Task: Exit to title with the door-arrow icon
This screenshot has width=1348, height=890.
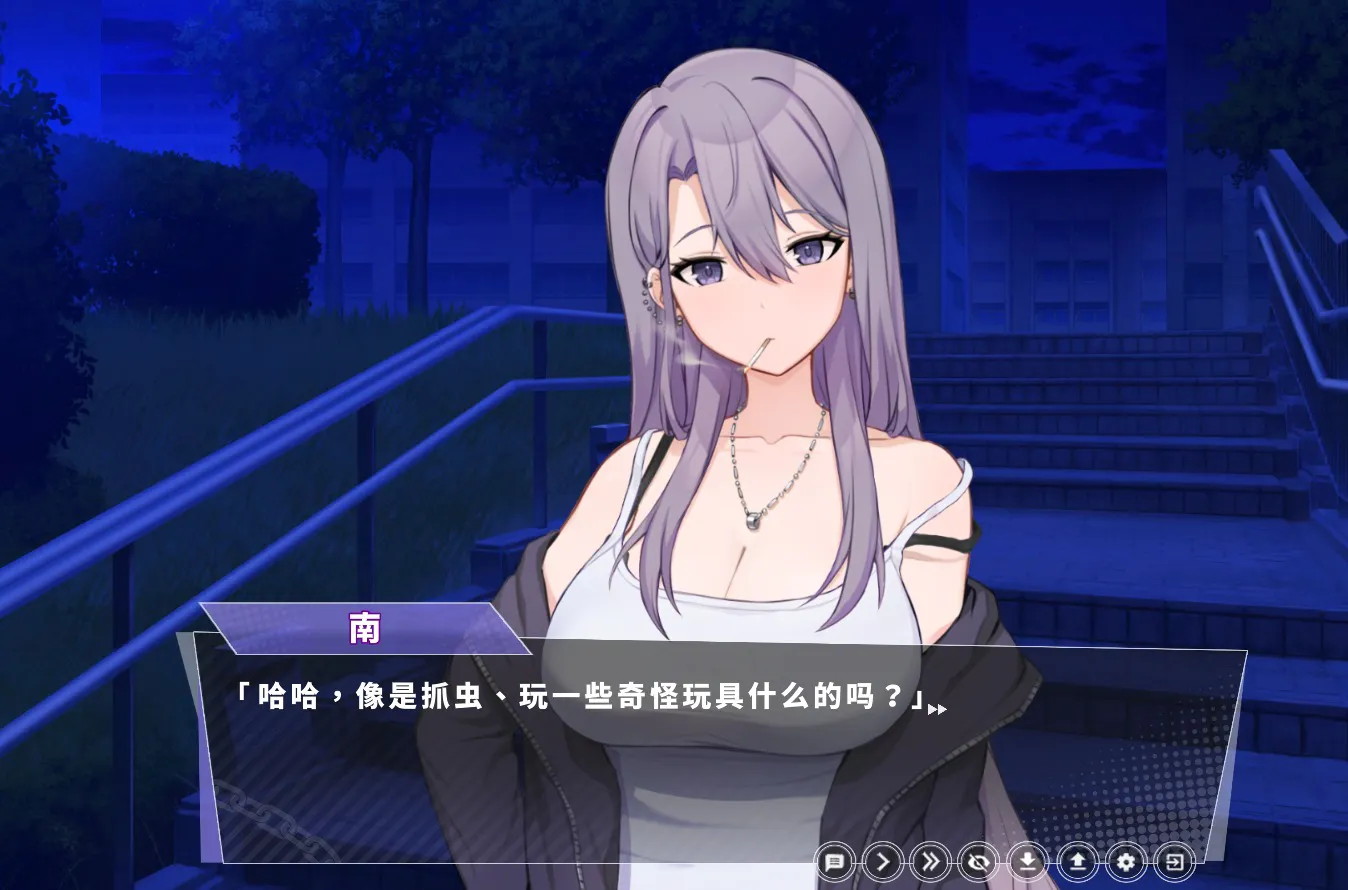Action: (x=1175, y=861)
